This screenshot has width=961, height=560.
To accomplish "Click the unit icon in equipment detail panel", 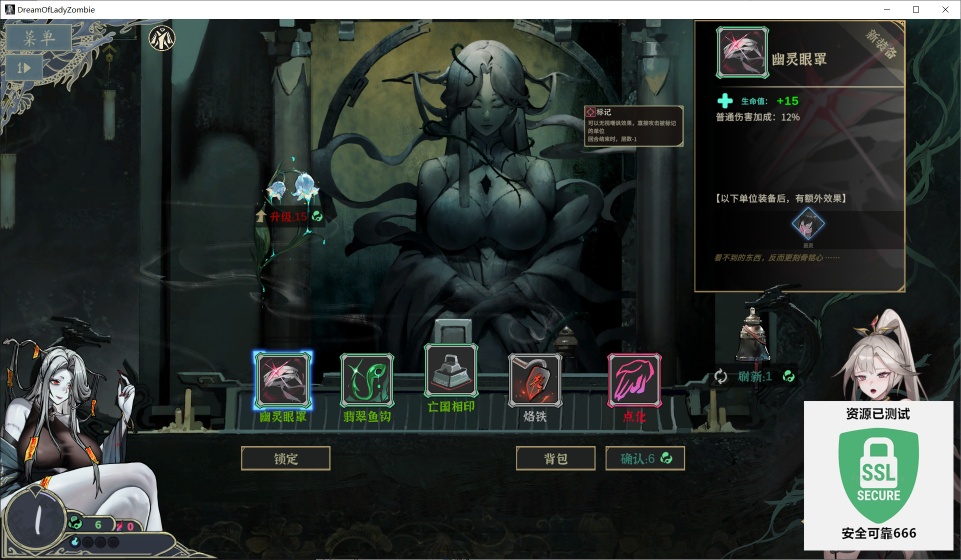I will (805, 225).
